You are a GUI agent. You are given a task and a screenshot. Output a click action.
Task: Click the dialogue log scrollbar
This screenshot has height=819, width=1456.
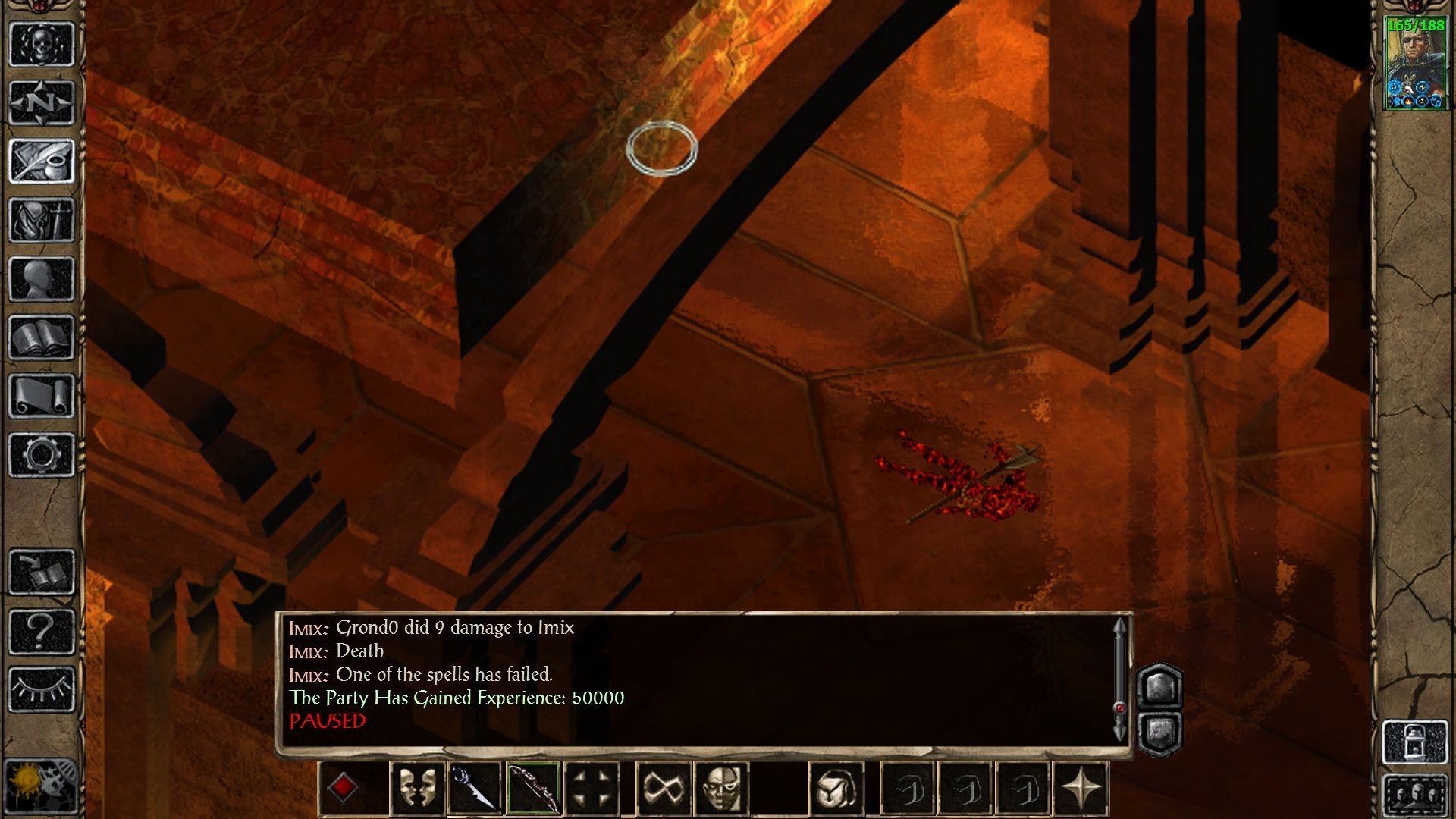[1119, 679]
